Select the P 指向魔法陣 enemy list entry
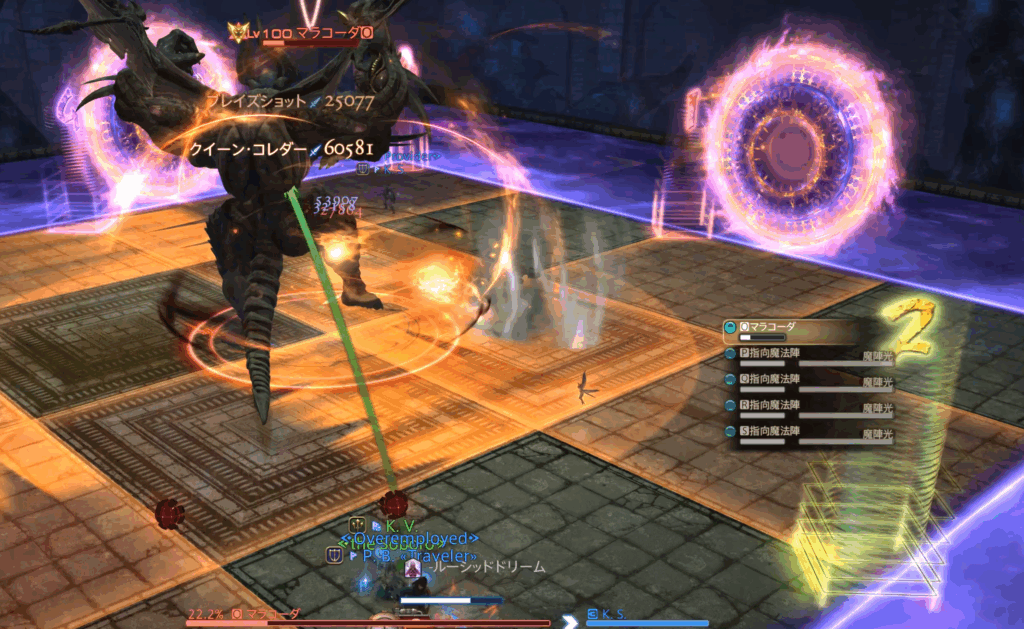This screenshot has height=629, width=1024. pos(790,355)
